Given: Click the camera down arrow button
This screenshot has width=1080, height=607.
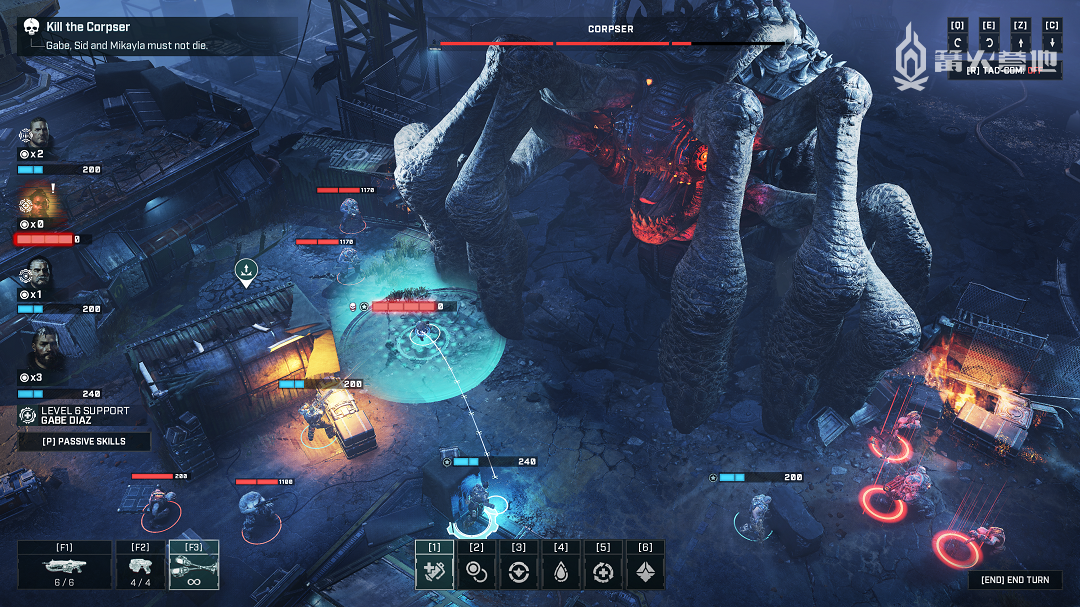Looking at the screenshot, I should coord(1051,42).
